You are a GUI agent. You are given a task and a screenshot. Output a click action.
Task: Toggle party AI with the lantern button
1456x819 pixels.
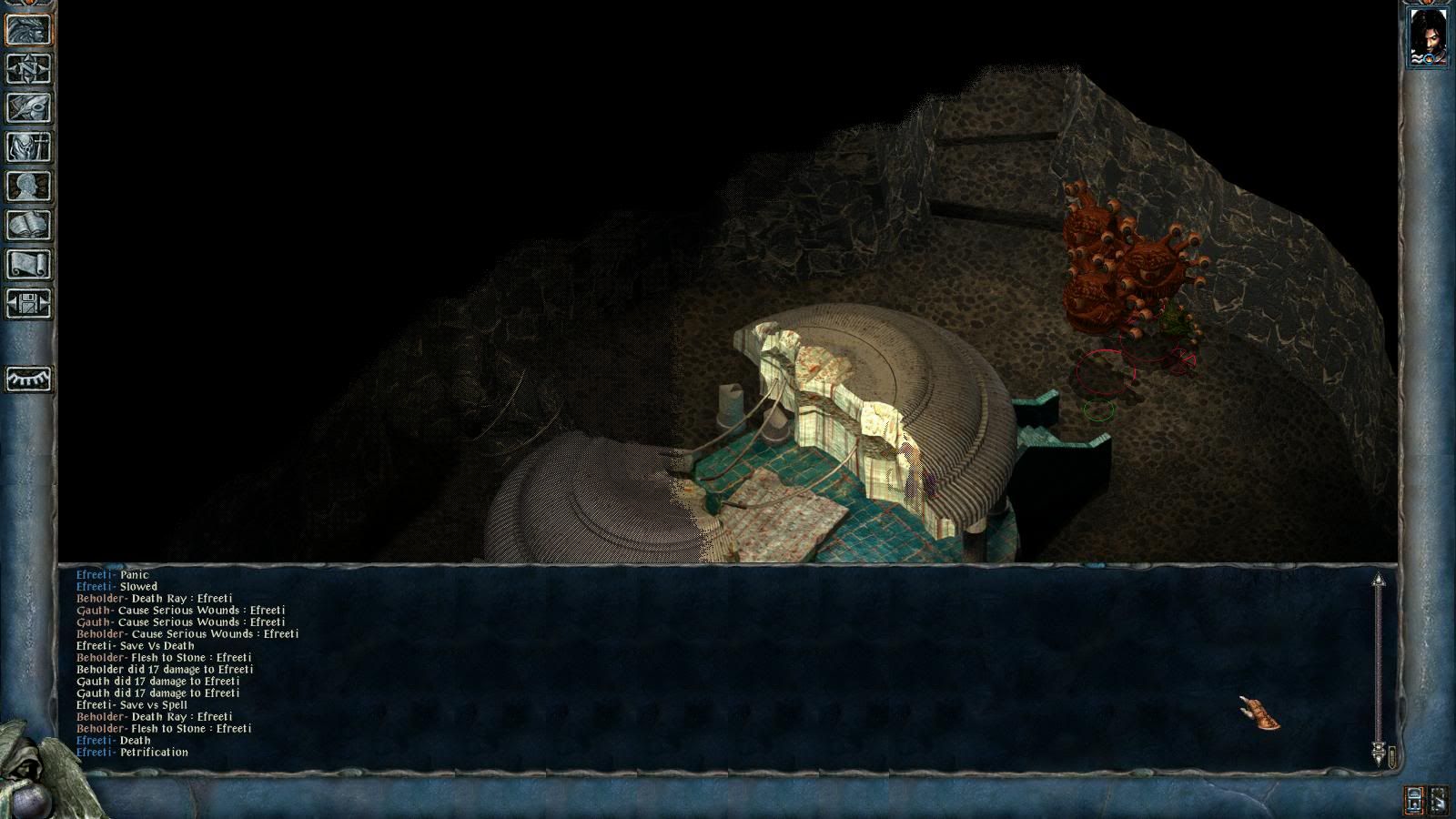[x=1414, y=800]
